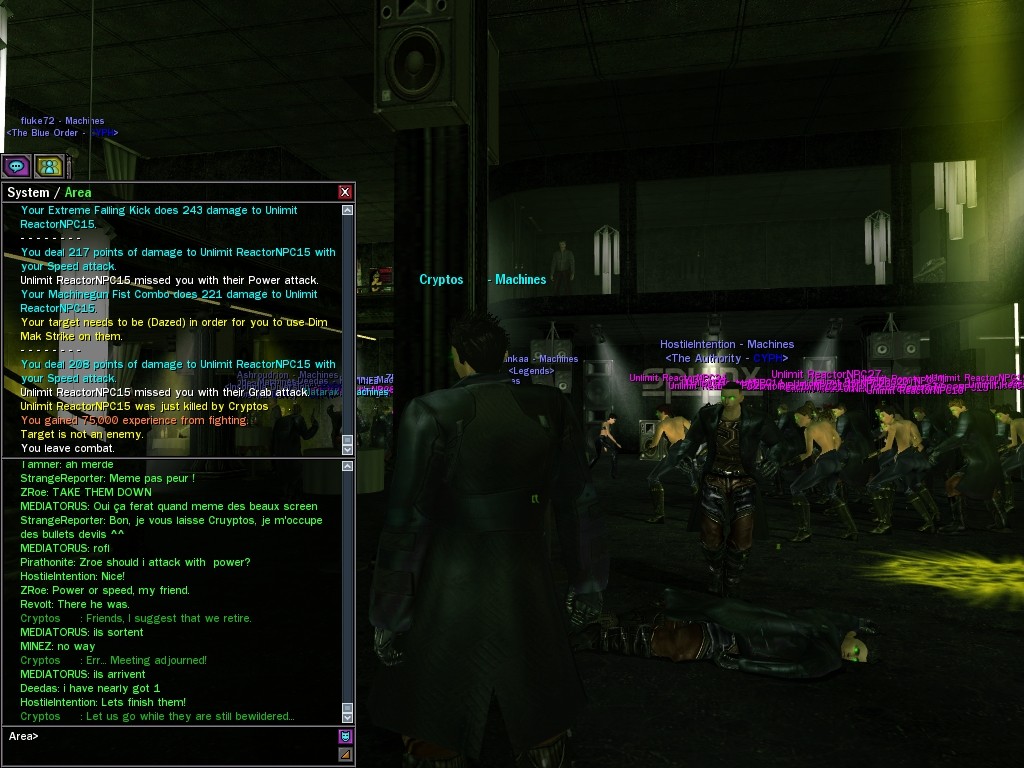Click the orange triangle chat resize button
Image resolution: width=1024 pixels, height=768 pixels.
click(x=345, y=754)
